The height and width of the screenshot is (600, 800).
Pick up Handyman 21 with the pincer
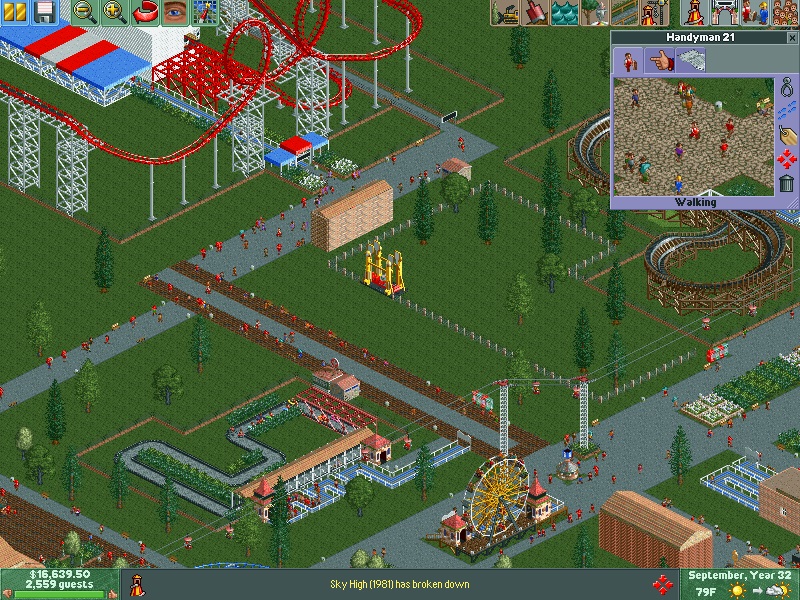click(x=787, y=89)
